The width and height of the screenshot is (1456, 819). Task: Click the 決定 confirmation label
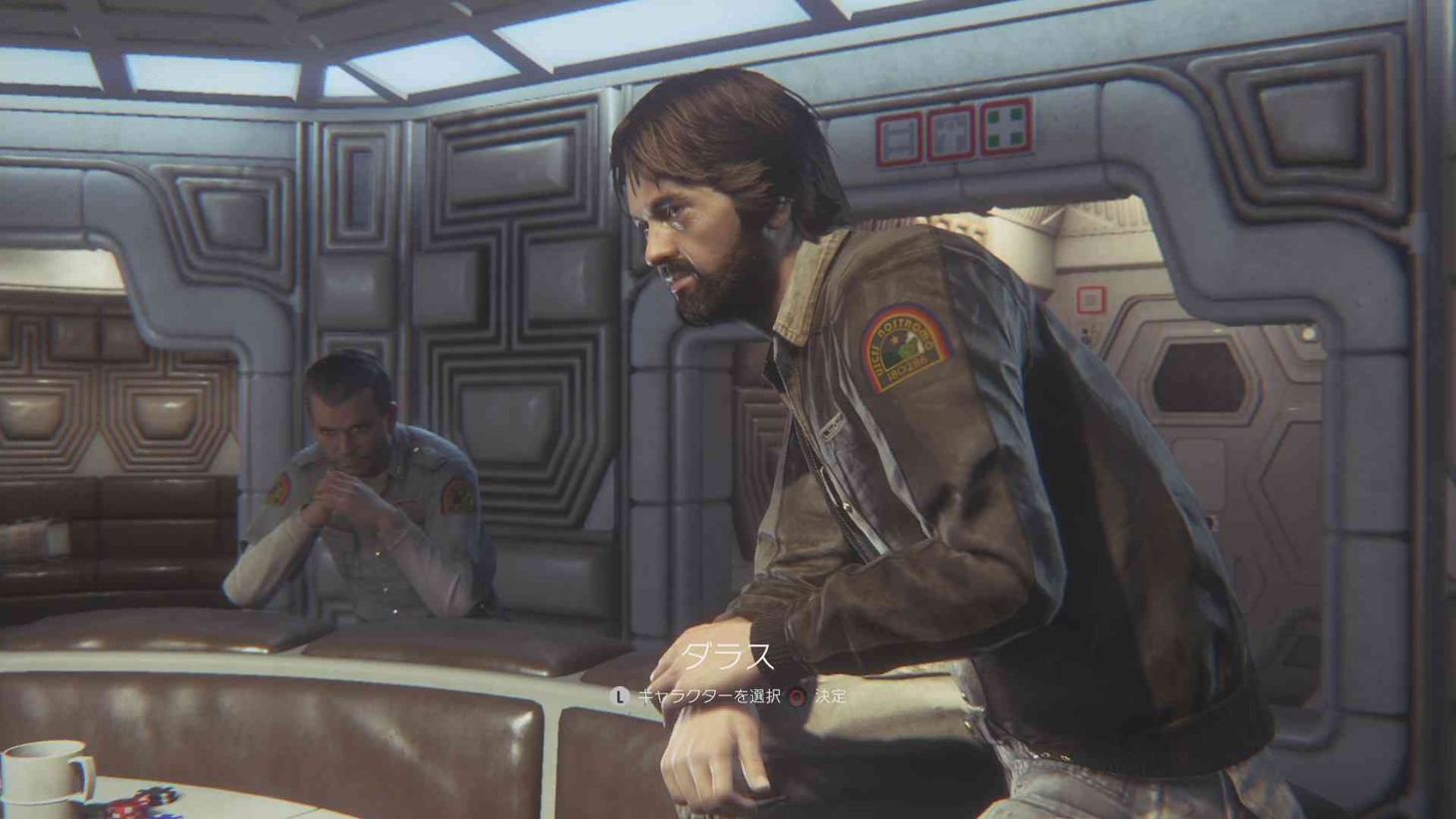coord(830,696)
